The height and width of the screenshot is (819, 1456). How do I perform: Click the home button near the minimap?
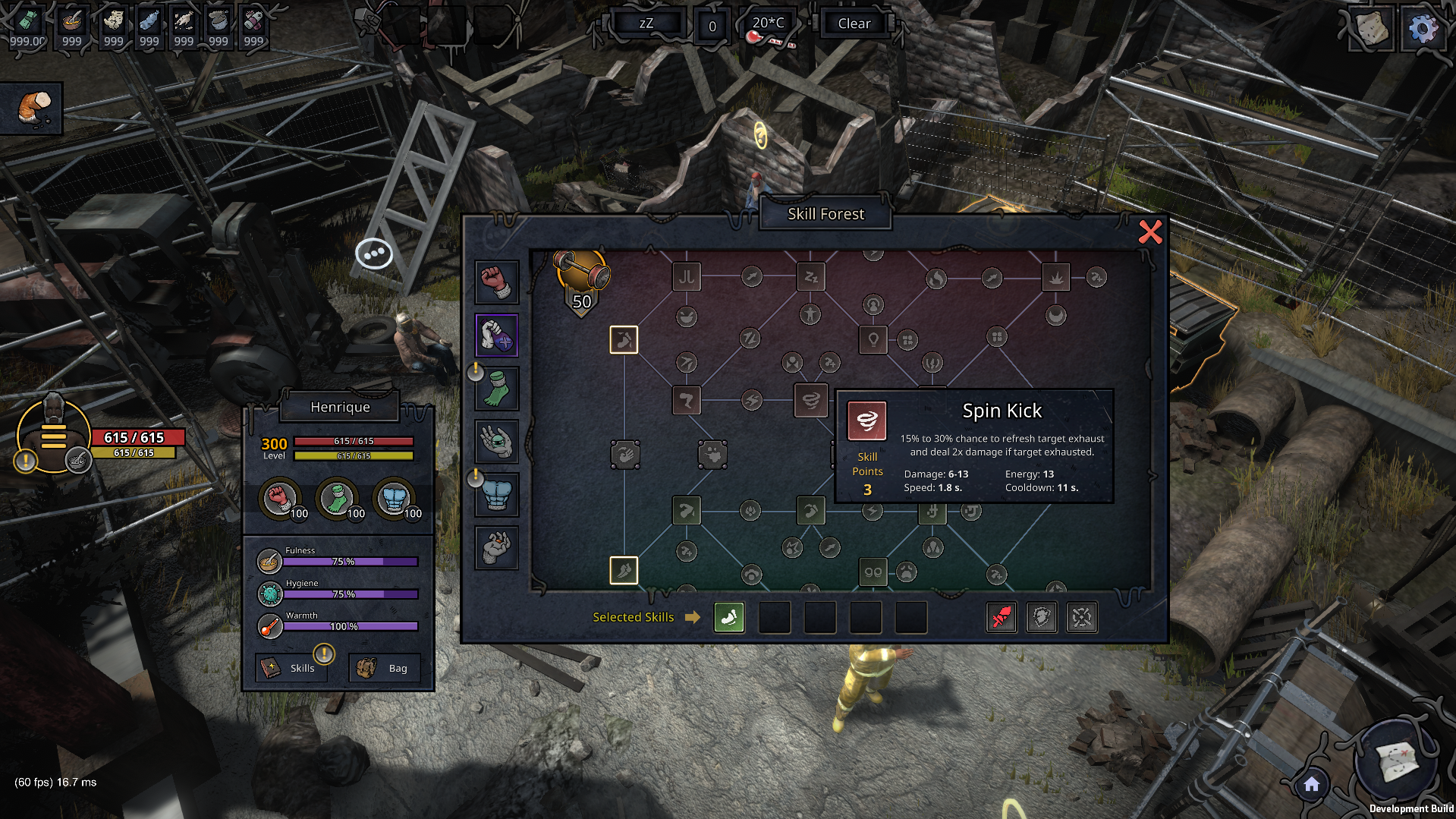pyautogui.click(x=1312, y=785)
